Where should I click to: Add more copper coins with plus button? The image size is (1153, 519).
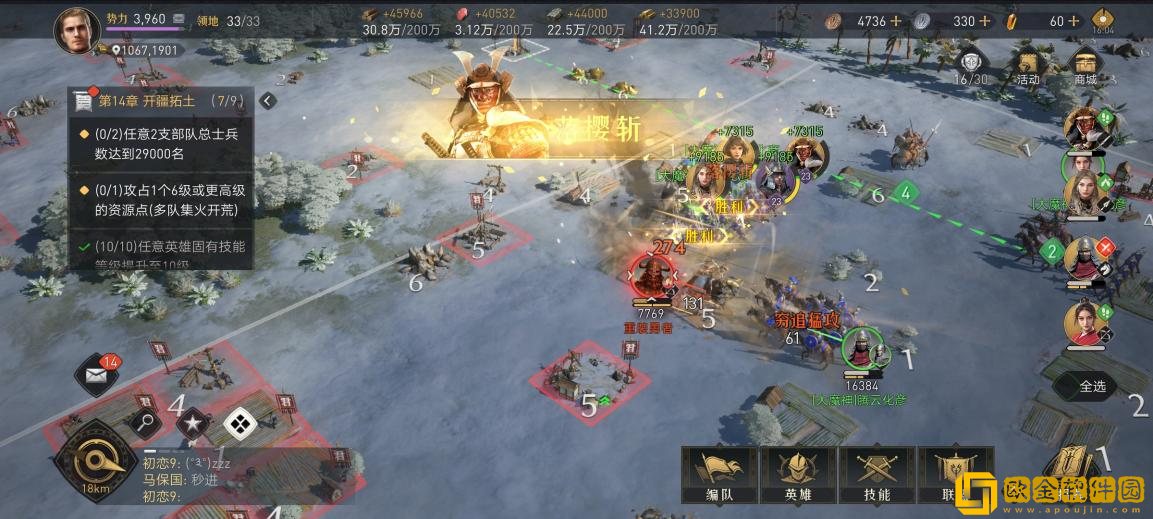coord(896,21)
